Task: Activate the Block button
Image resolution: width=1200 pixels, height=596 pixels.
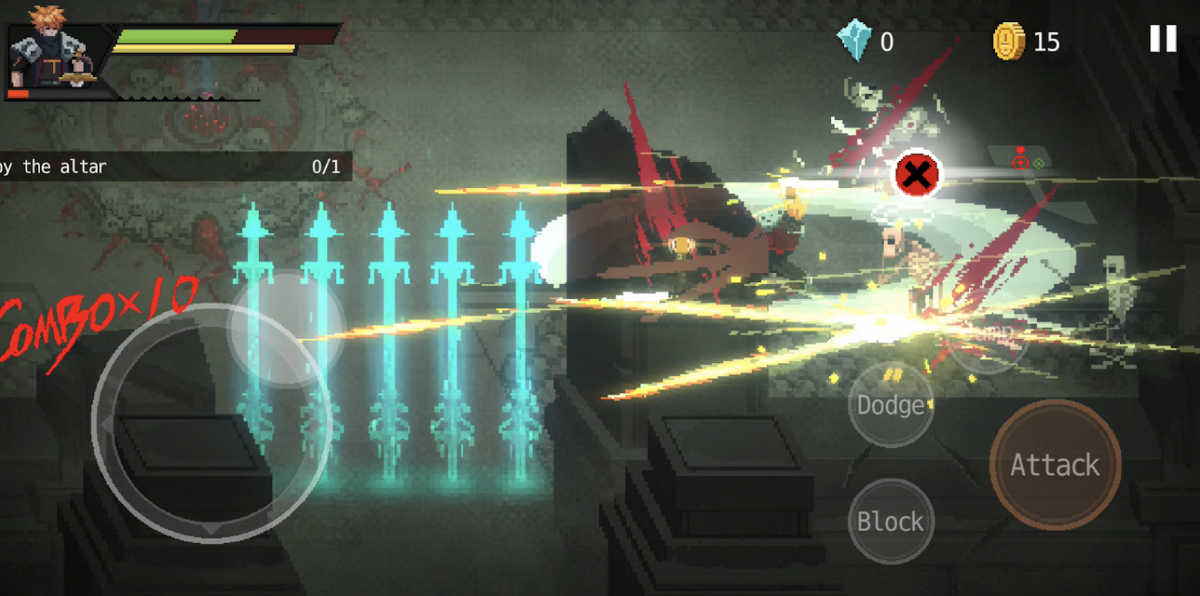Action: coord(890,521)
